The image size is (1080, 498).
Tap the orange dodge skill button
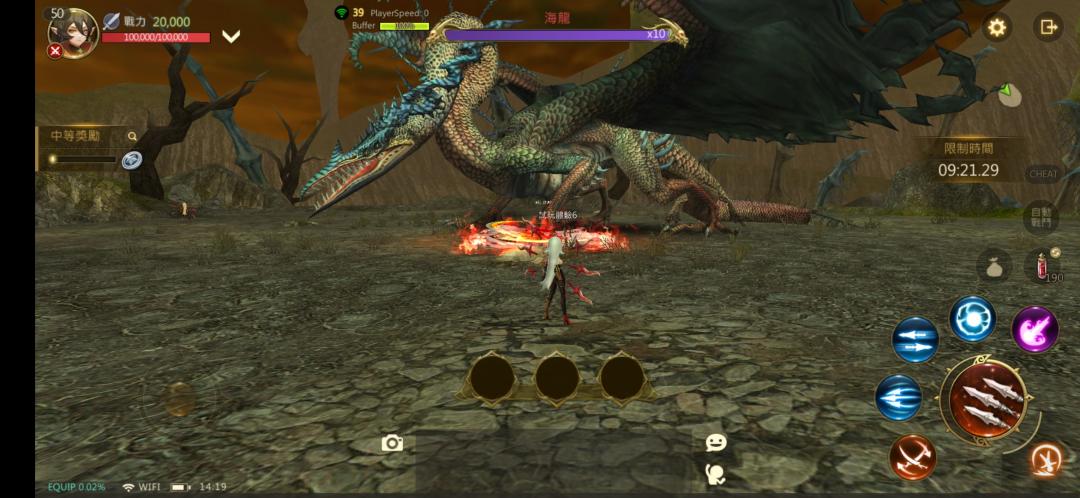point(1047,459)
